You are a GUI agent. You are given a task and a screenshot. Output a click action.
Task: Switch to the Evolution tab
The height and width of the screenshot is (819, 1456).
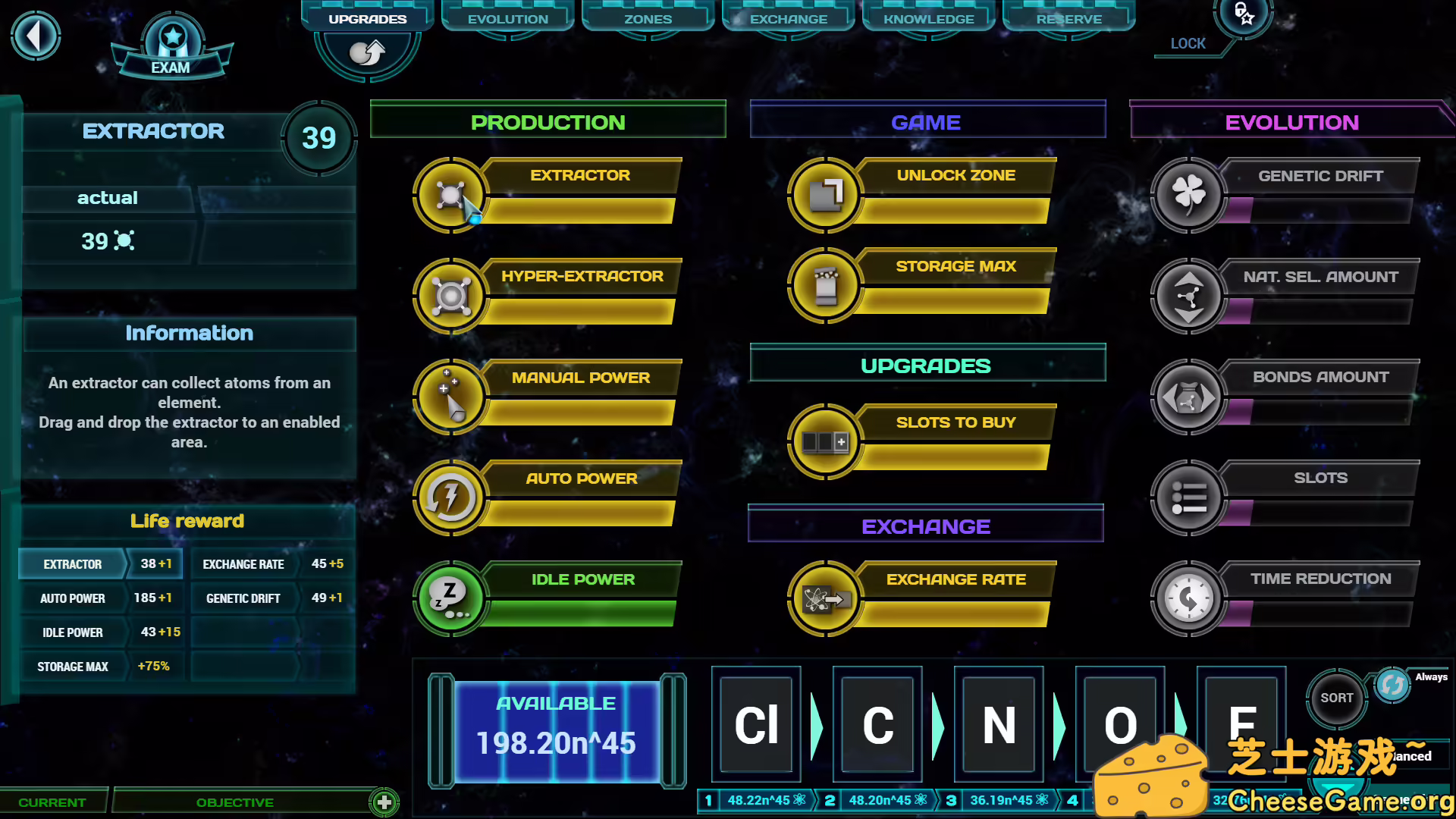coord(507,18)
